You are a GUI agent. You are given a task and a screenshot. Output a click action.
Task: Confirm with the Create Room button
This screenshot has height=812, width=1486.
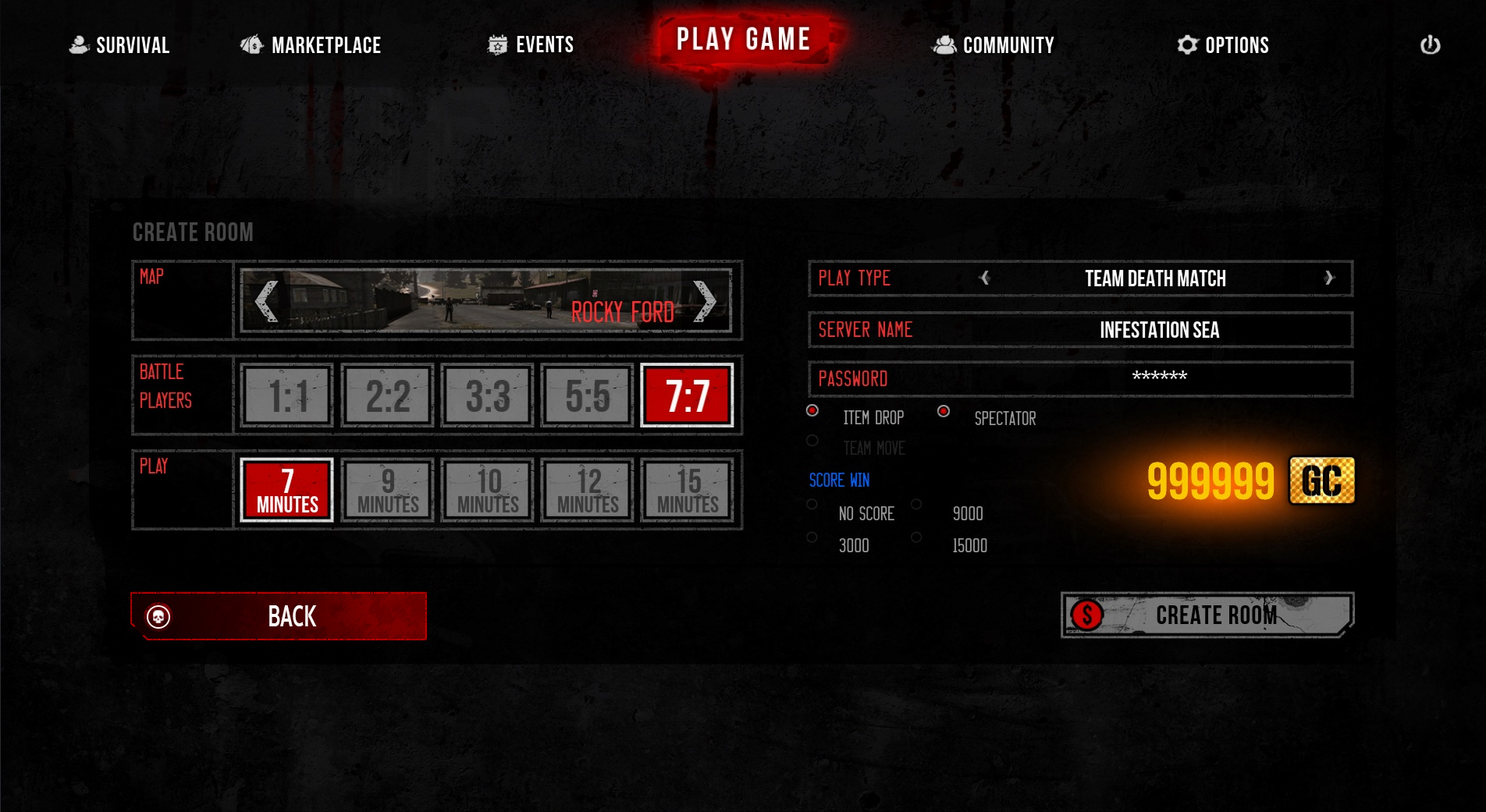coord(1207,615)
